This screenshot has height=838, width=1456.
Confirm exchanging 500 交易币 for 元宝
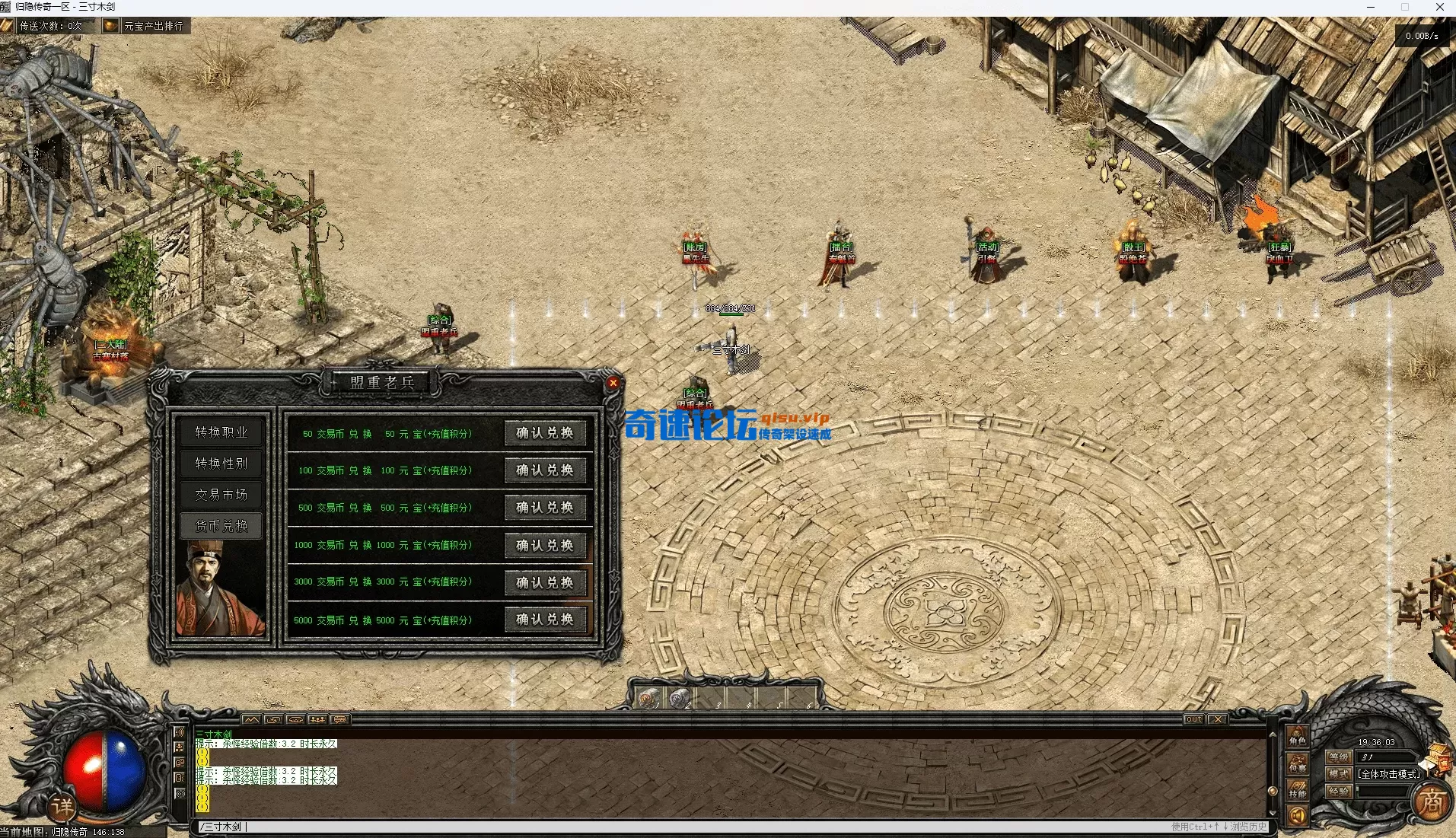[x=545, y=508]
